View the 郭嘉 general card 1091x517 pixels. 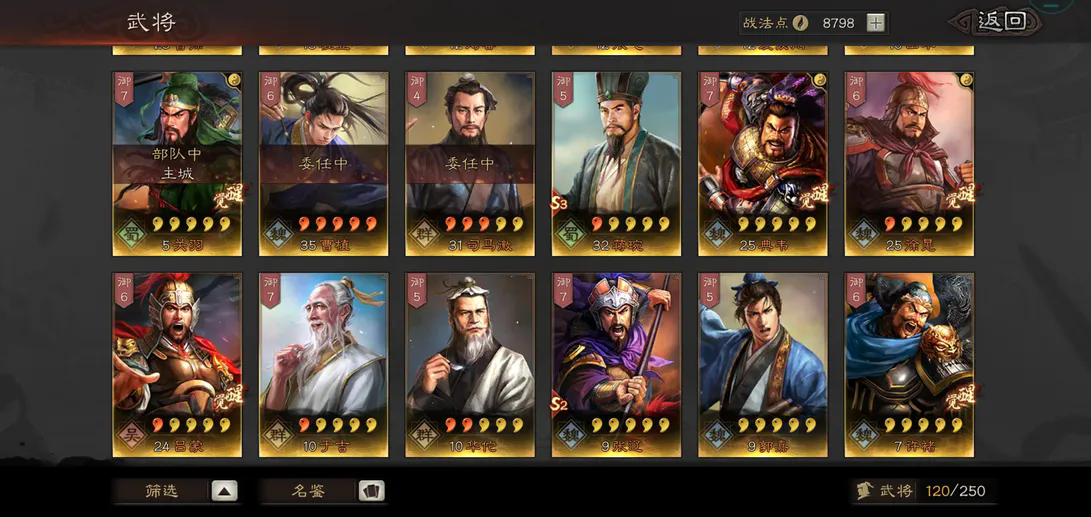coord(762,364)
